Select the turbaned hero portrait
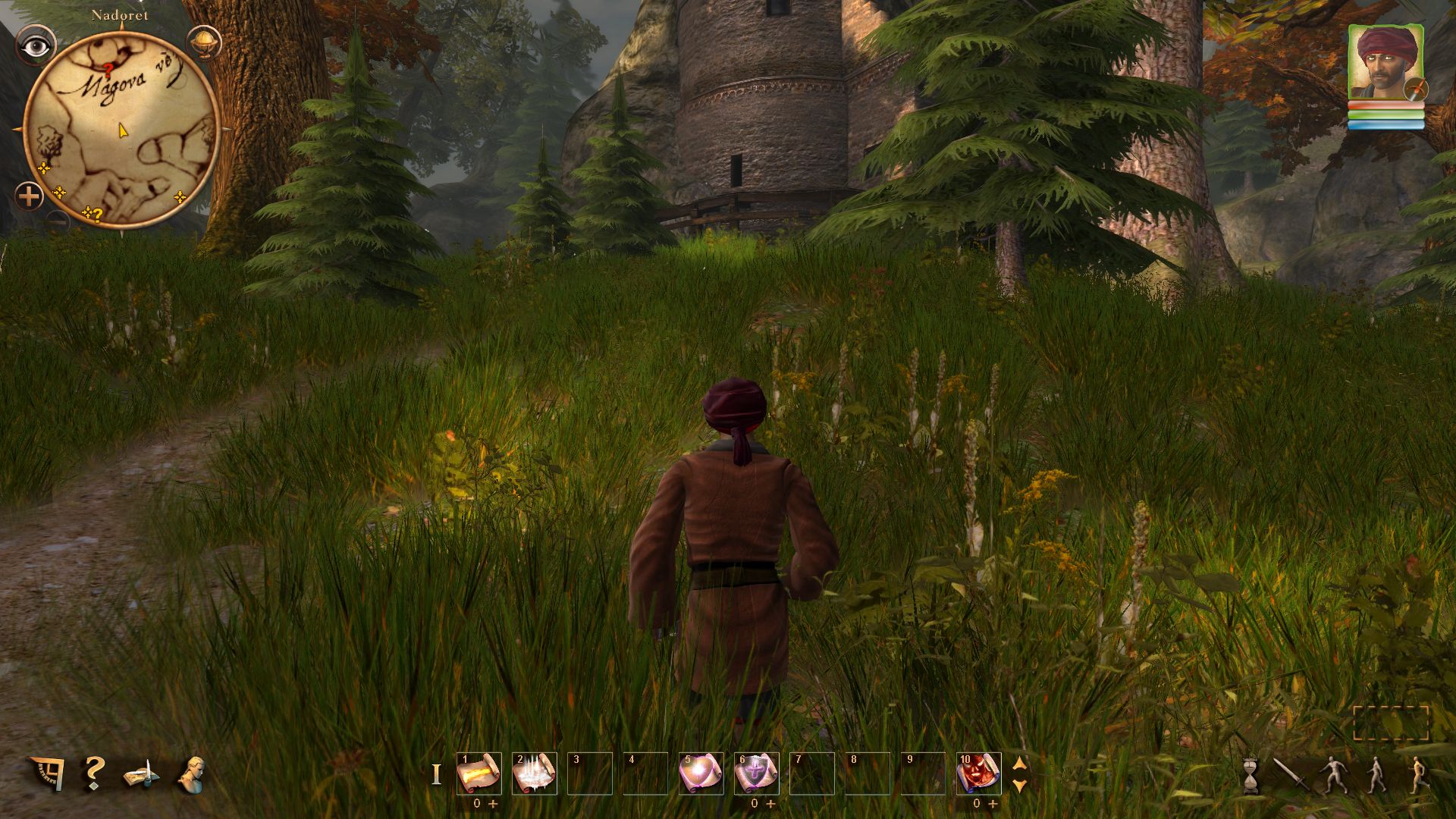The height and width of the screenshot is (819, 1456). 1385,64
